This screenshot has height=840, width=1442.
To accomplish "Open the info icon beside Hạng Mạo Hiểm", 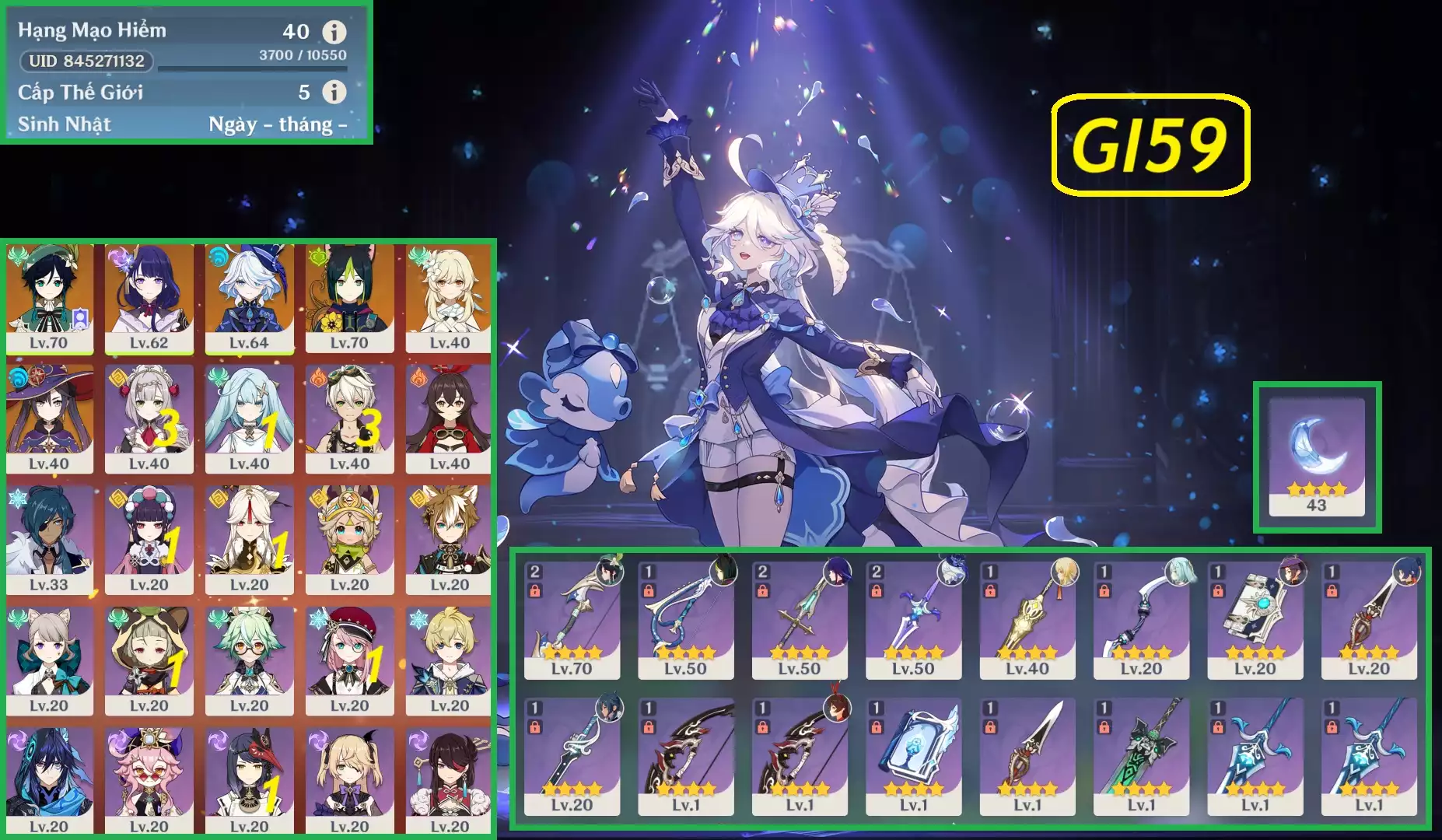I will pyautogui.click(x=334, y=32).
